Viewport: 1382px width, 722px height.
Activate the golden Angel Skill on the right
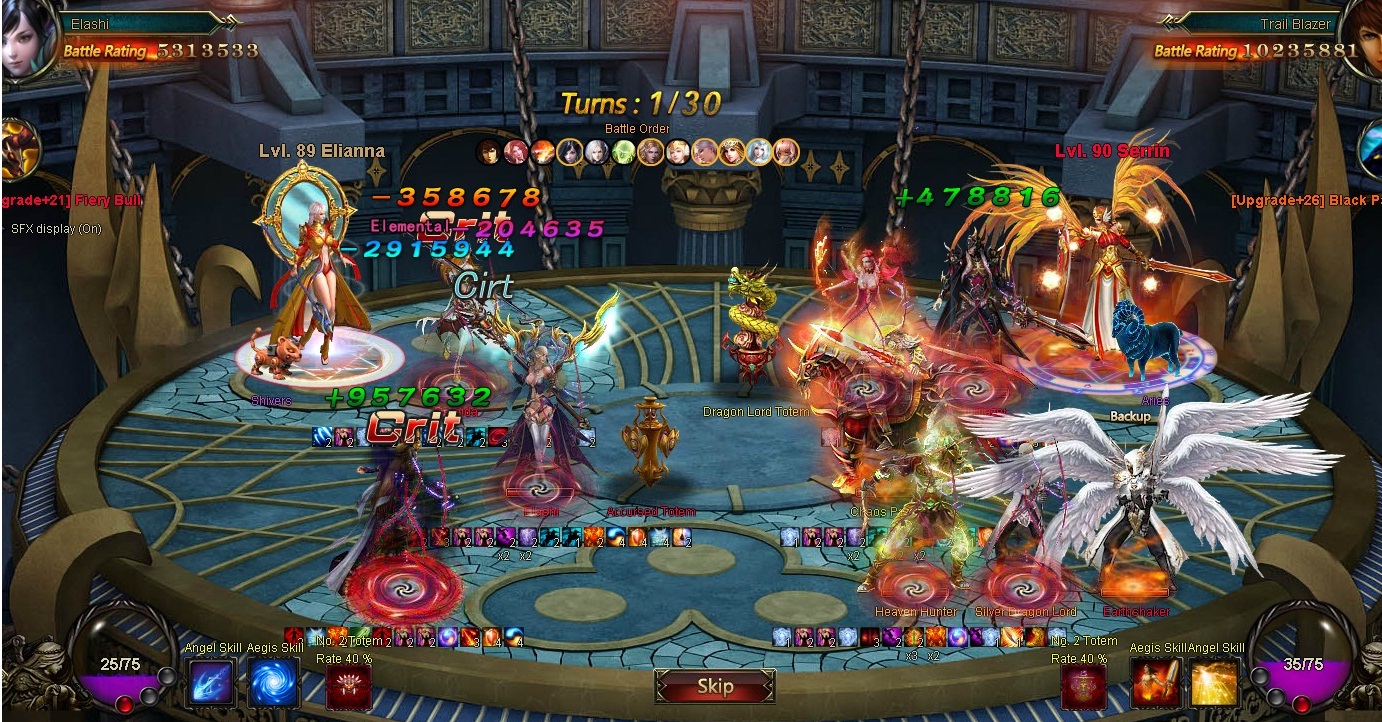tap(1215, 683)
